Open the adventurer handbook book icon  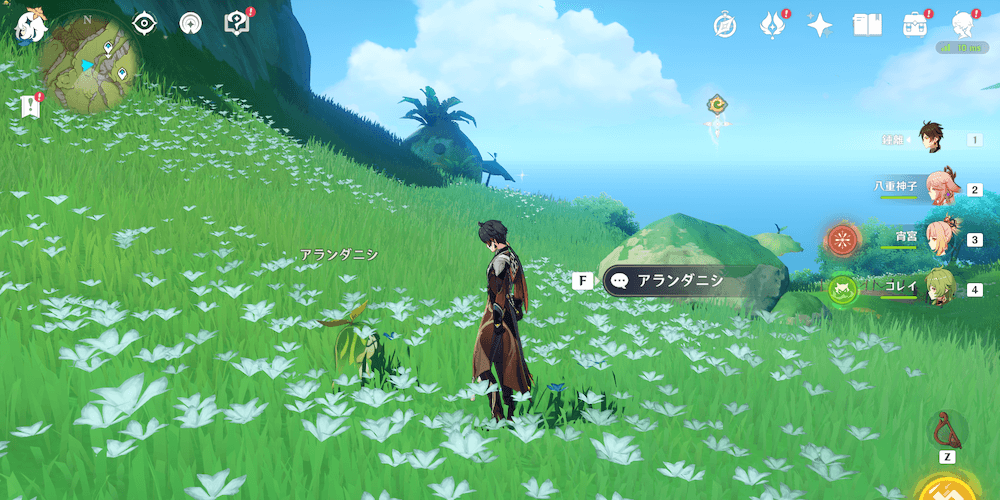point(867,26)
